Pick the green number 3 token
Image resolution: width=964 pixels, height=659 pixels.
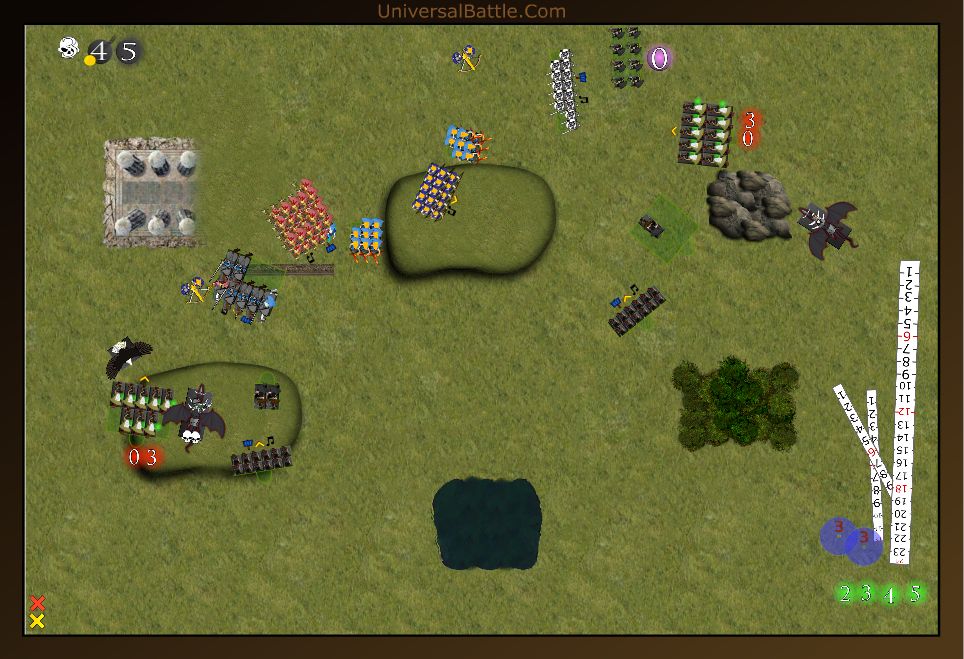867,594
